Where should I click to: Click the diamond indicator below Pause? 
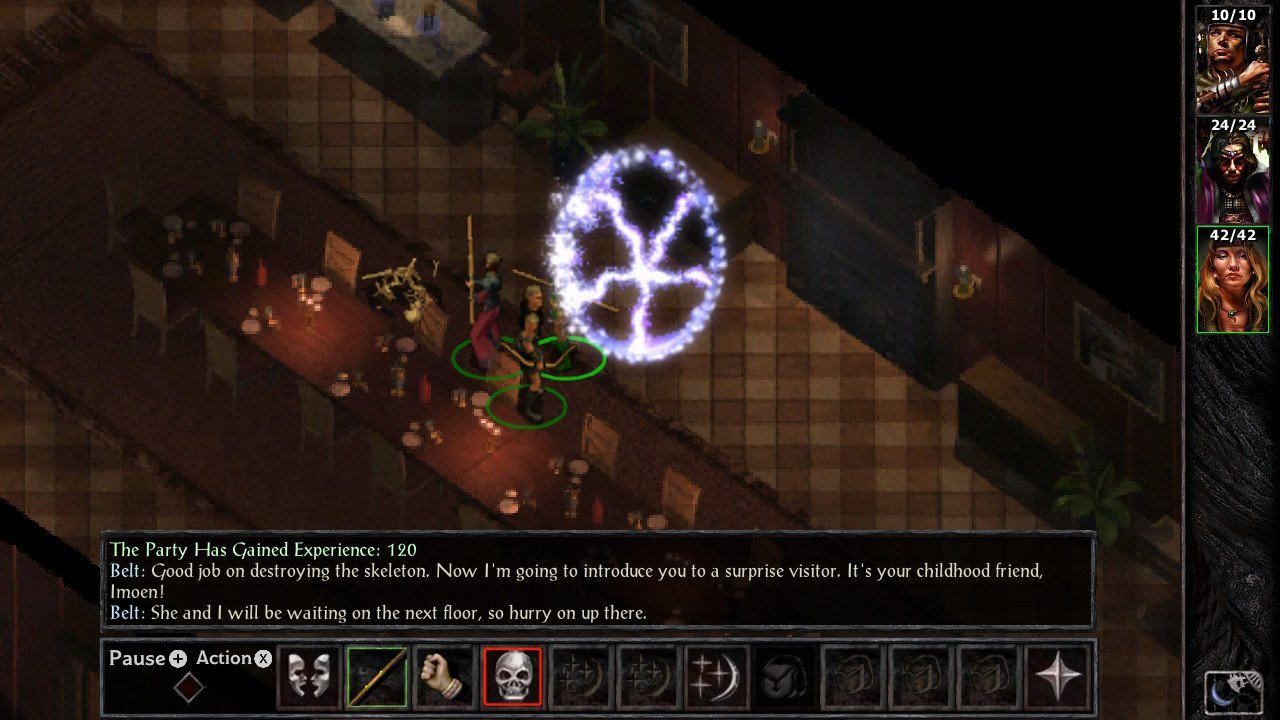pyautogui.click(x=188, y=688)
